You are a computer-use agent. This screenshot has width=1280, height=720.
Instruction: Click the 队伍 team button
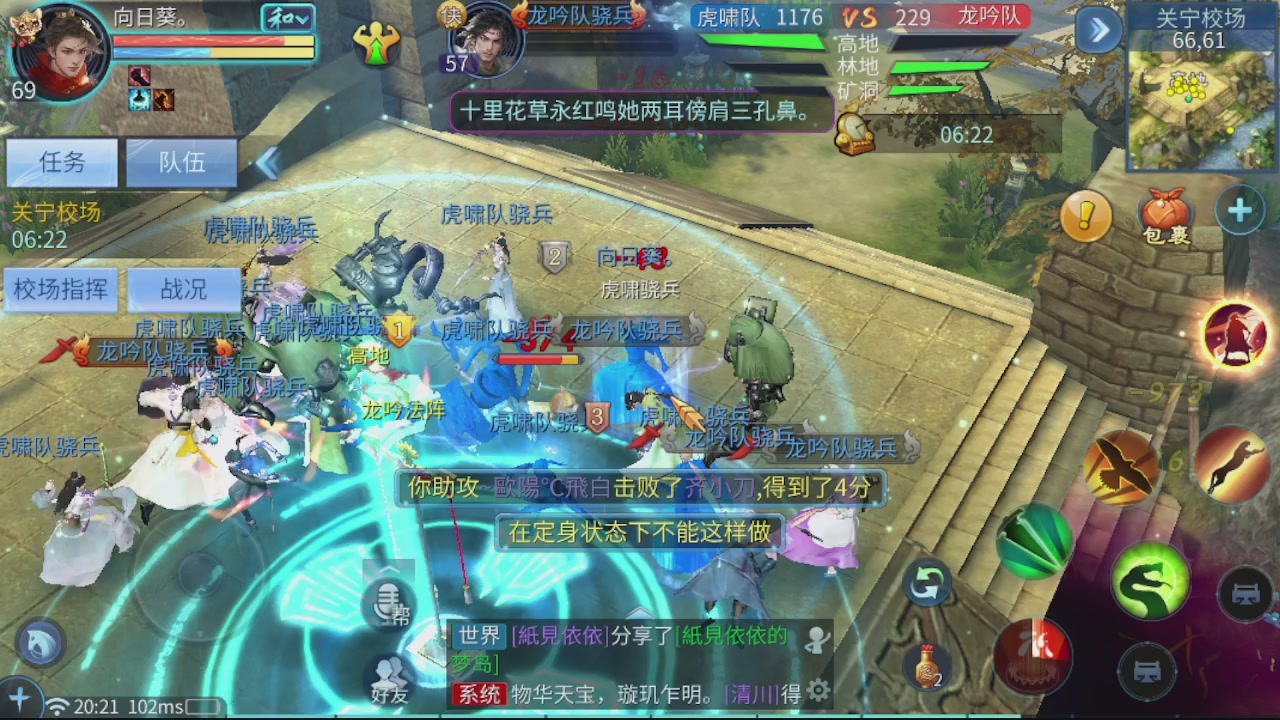click(180, 162)
